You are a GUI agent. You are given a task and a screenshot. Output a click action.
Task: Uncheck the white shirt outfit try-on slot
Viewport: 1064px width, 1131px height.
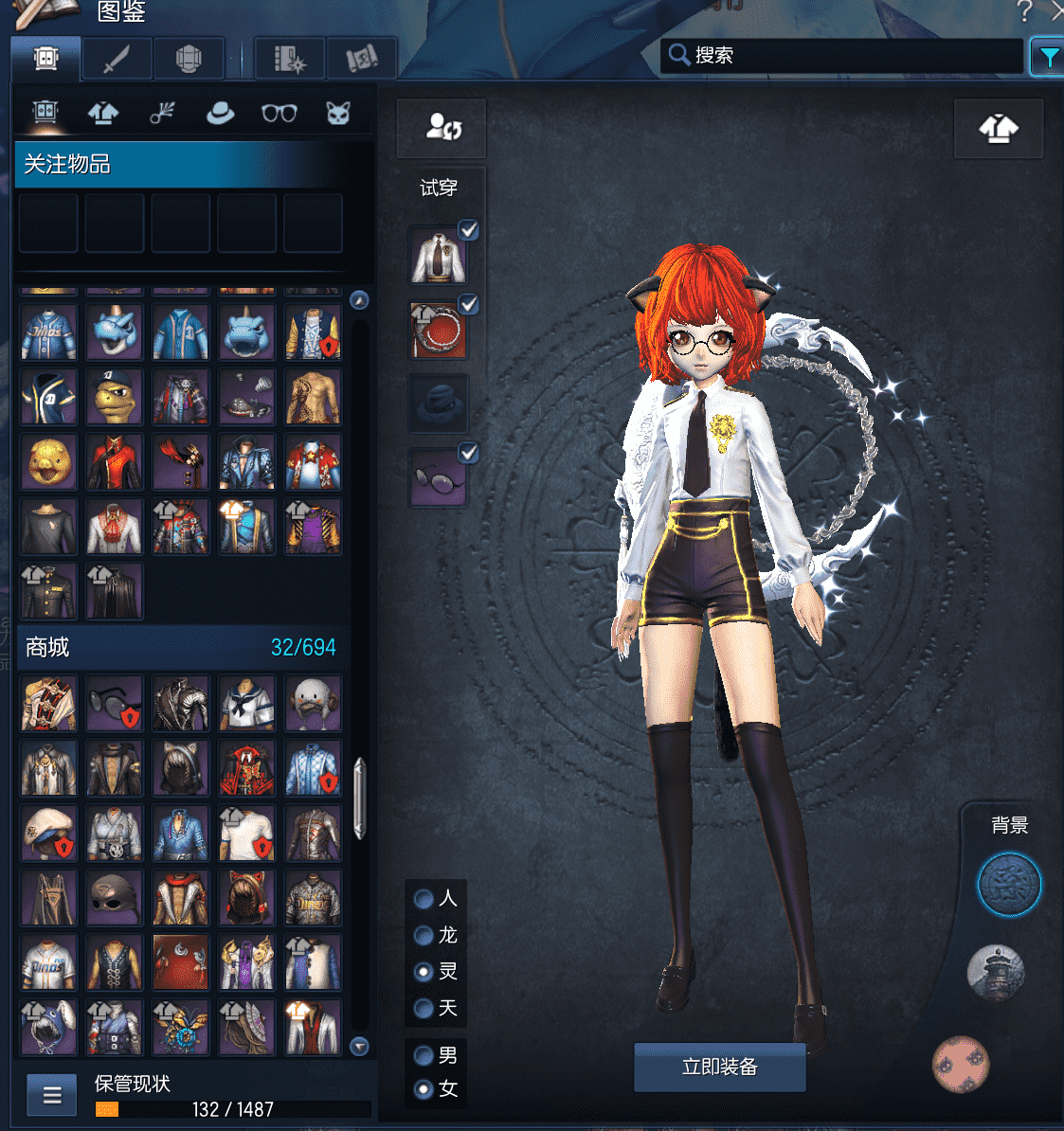point(468,230)
